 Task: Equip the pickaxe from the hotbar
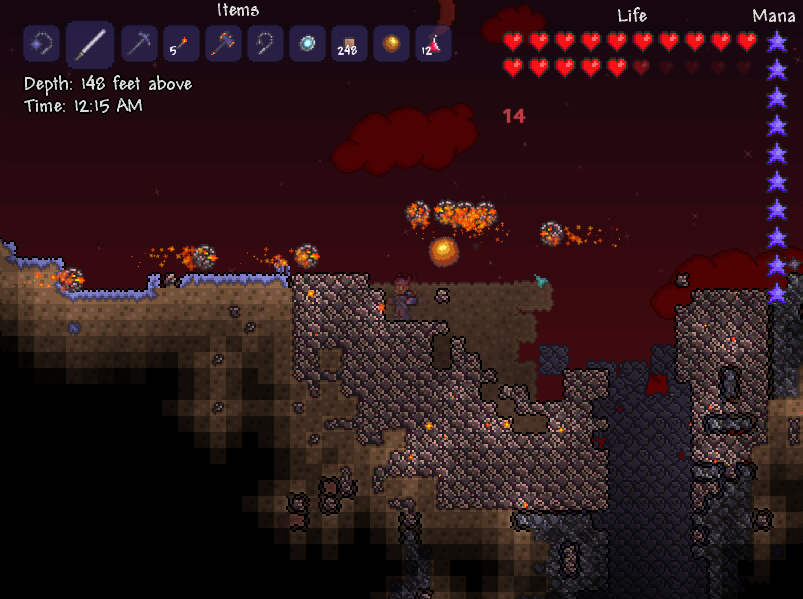click(139, 45)
